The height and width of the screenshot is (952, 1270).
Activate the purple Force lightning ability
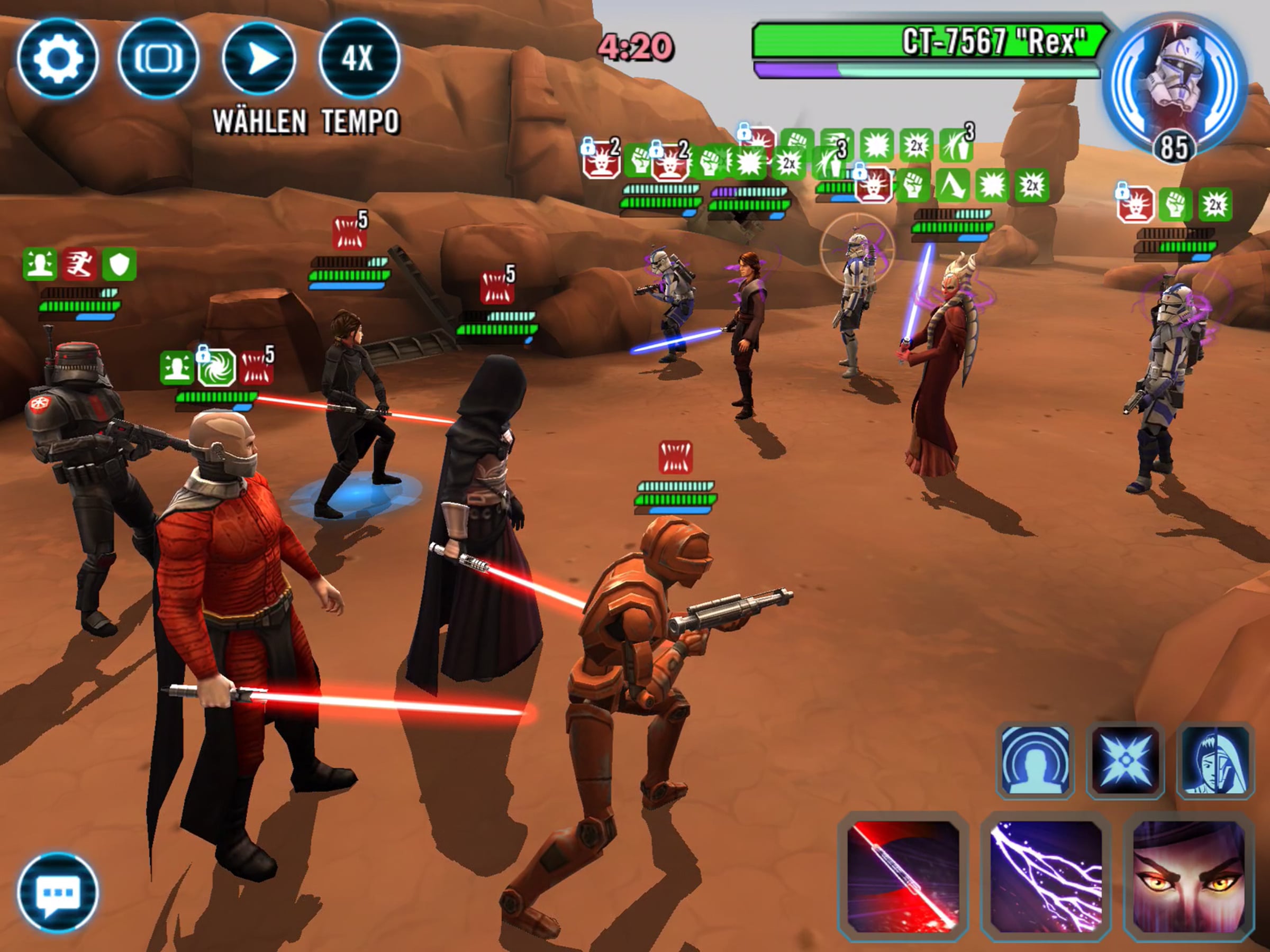point(1046,876)
